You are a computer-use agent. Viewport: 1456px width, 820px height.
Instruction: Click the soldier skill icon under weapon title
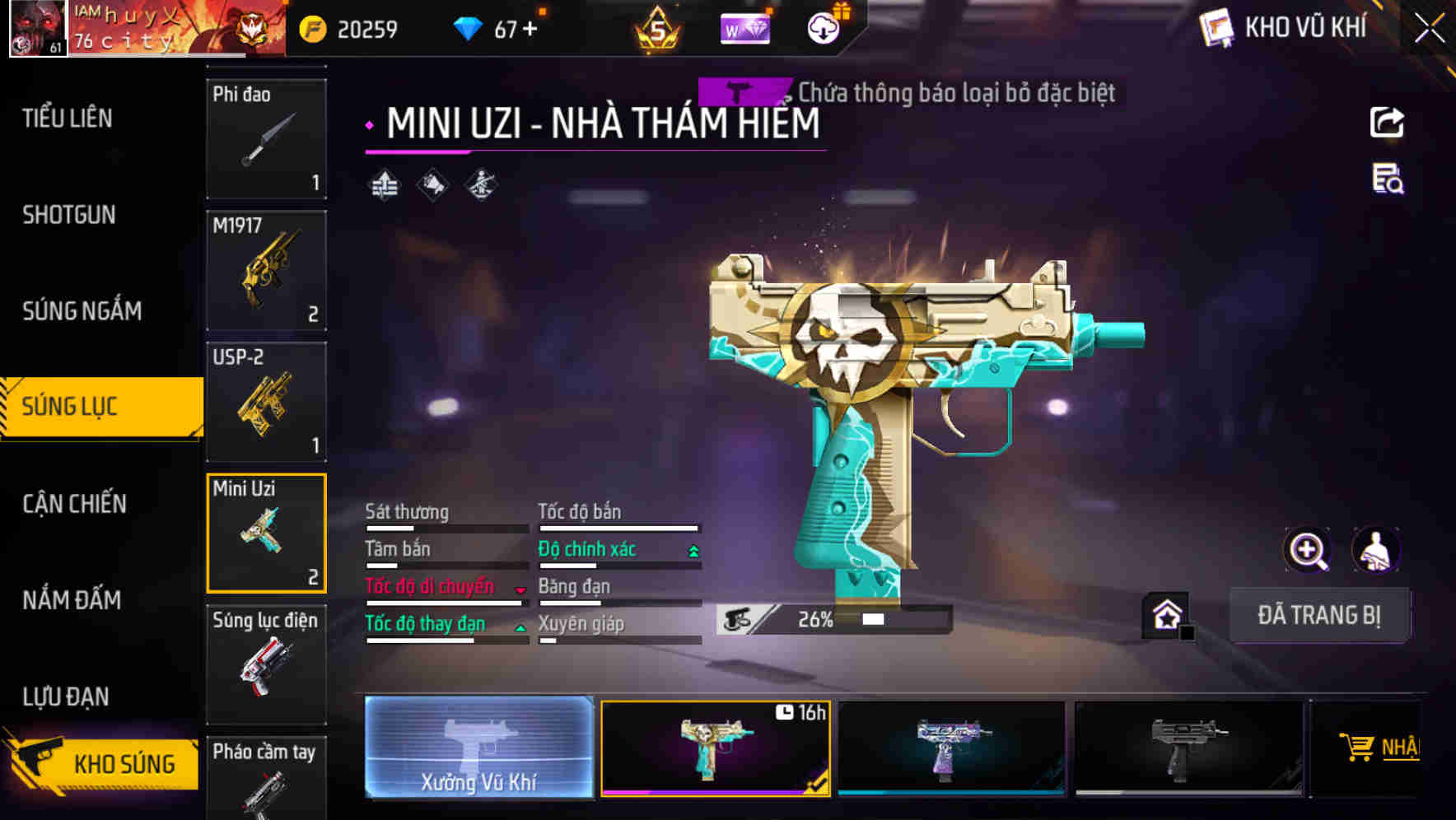pyautogui.click(x=481, y=184)
